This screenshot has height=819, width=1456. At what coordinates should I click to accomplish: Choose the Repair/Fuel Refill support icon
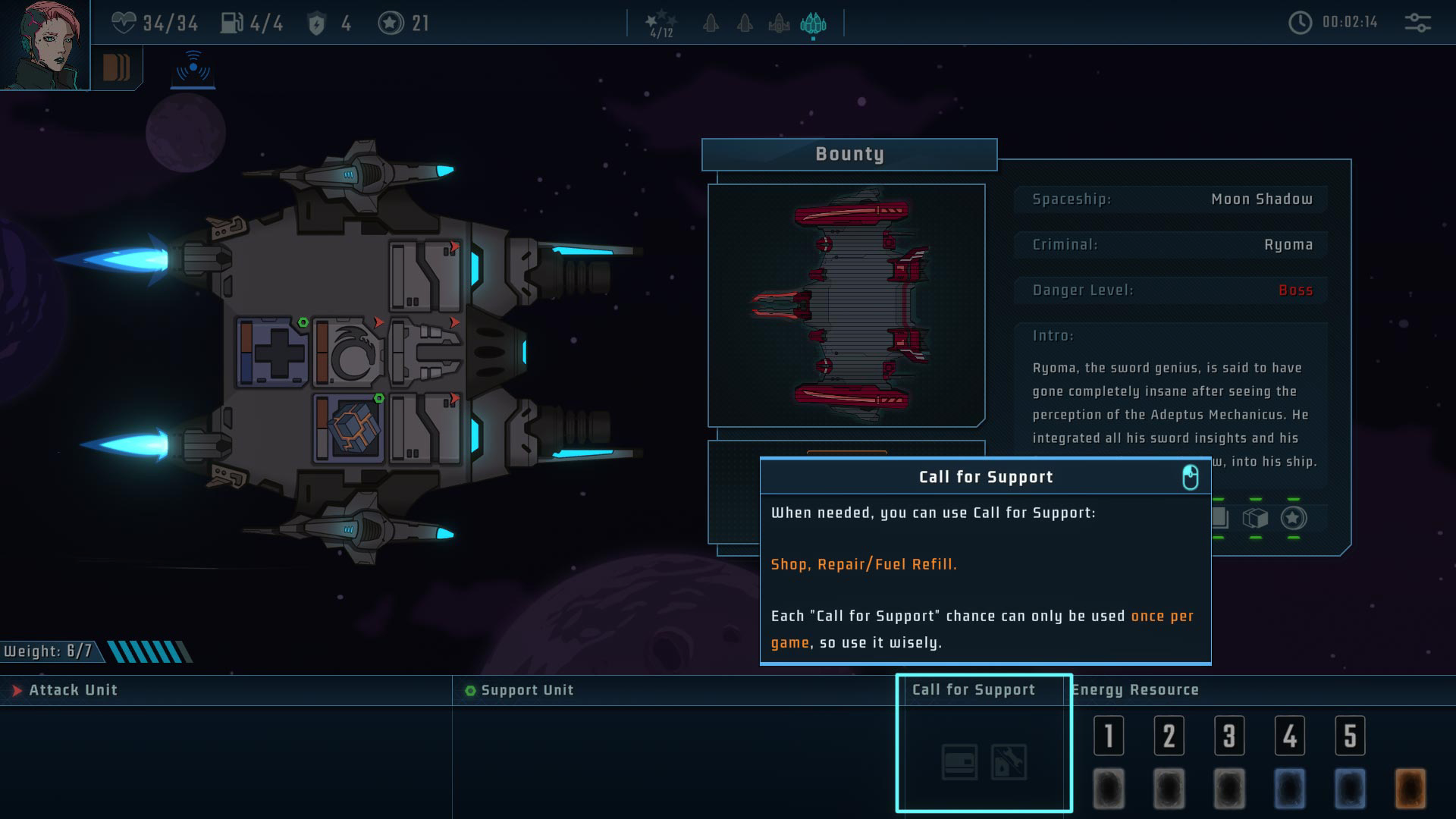[x=1009, y=762]
